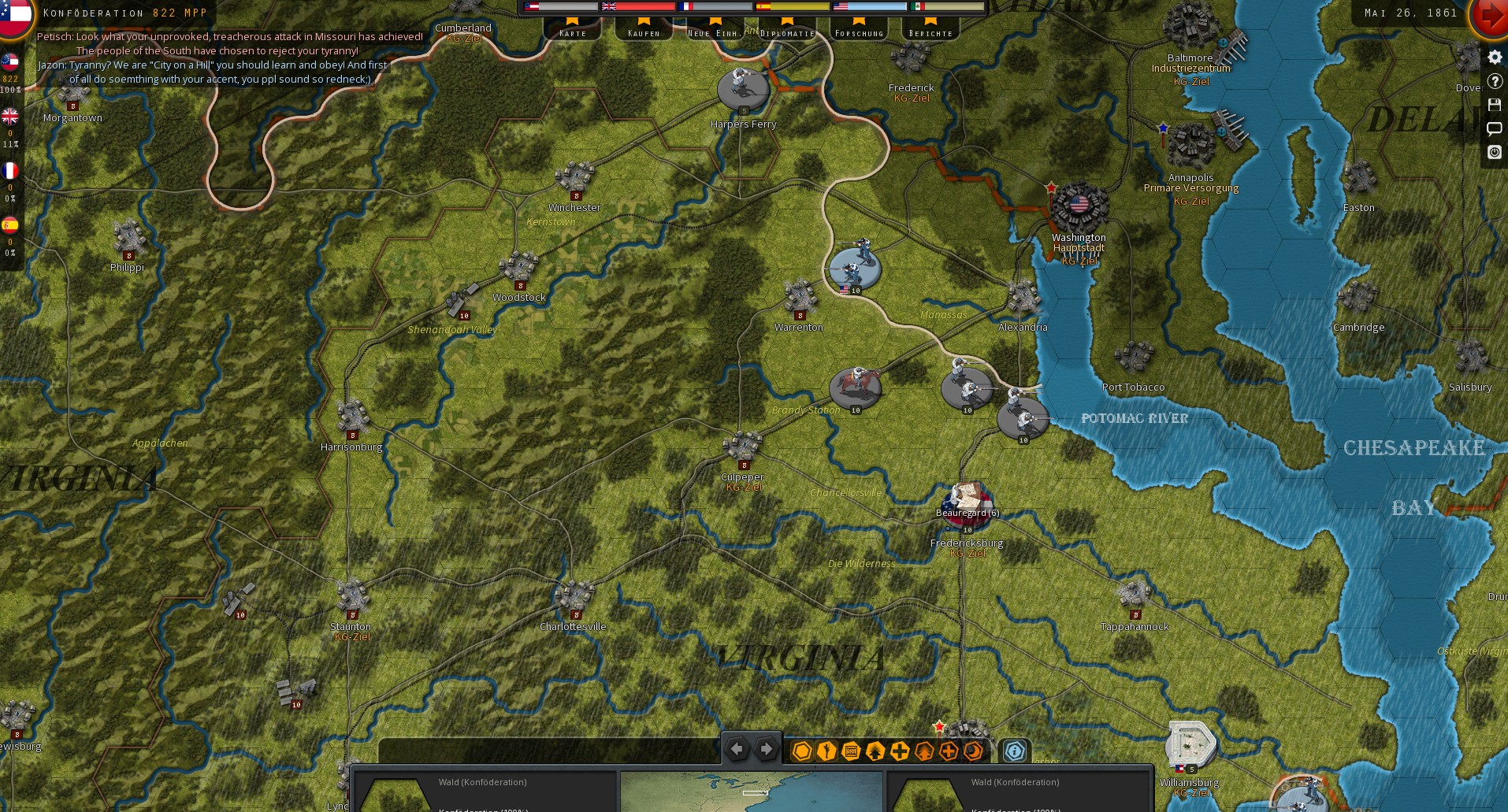Select the blue info hexagon in the bottom toolbar

pyautogui.click(x=1015, y=751)
